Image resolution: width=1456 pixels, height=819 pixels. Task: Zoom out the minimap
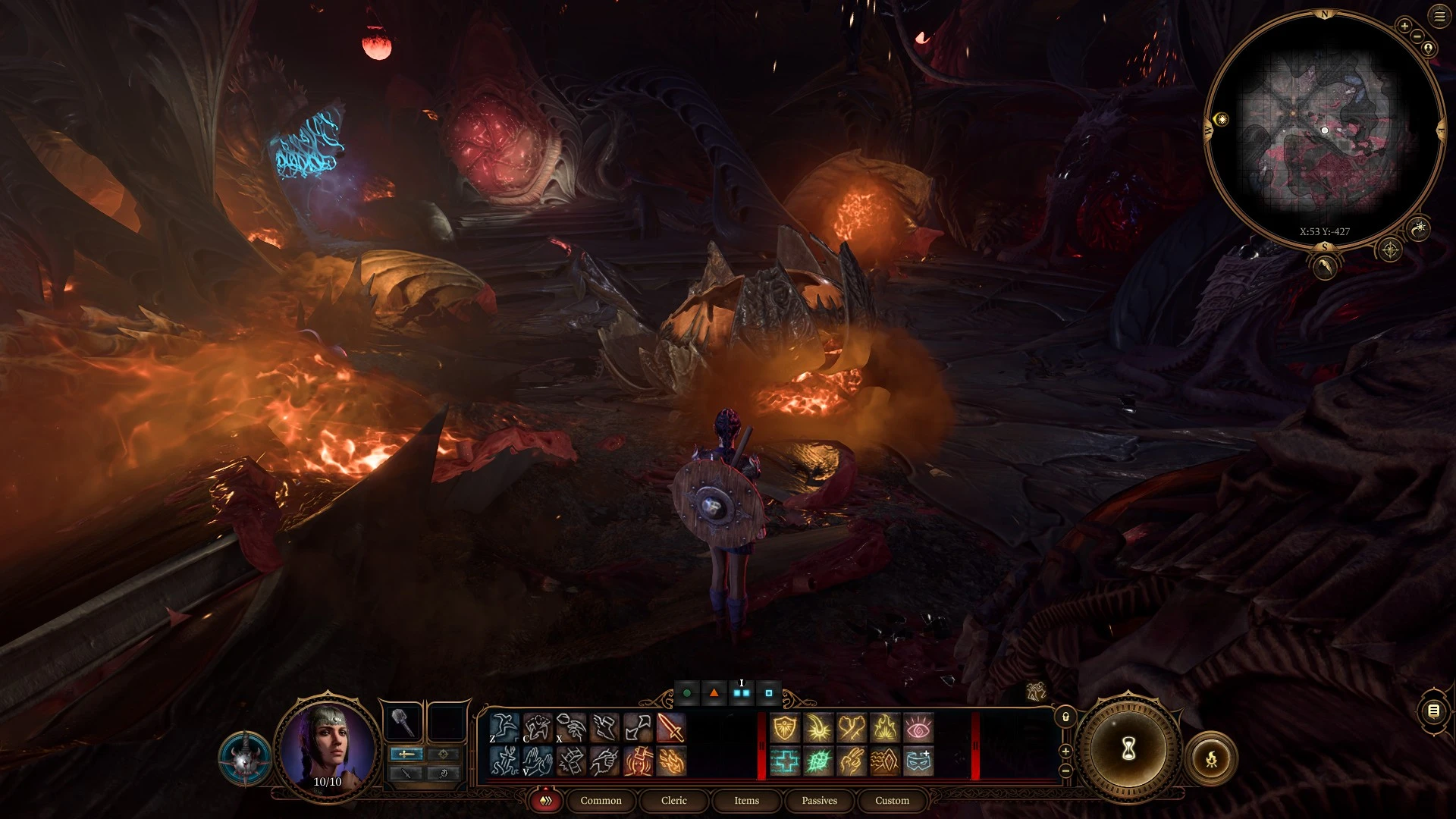point(1417,36)
